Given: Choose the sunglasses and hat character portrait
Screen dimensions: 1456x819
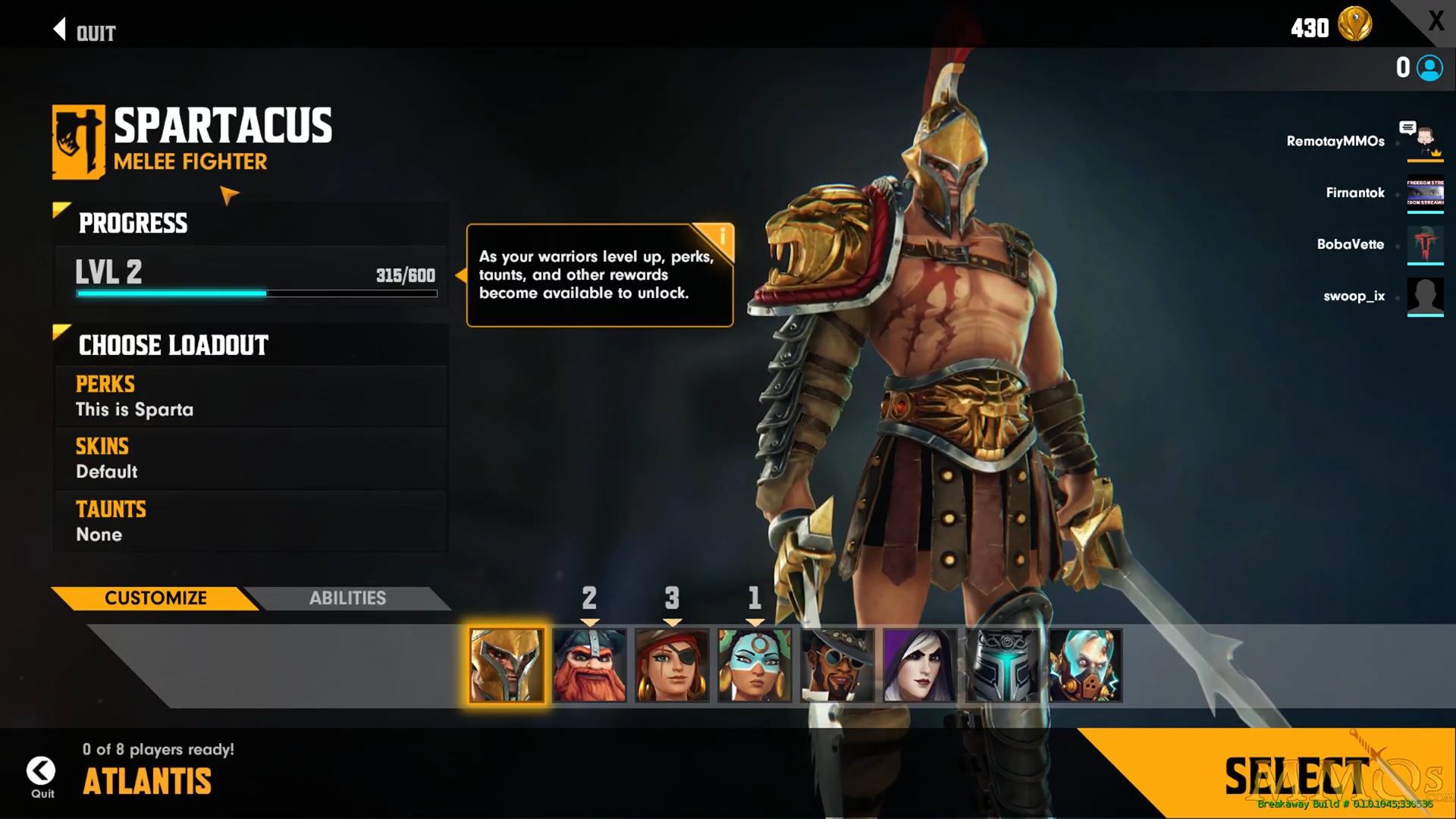Looking at the screenshot, I should click(837, 665).
